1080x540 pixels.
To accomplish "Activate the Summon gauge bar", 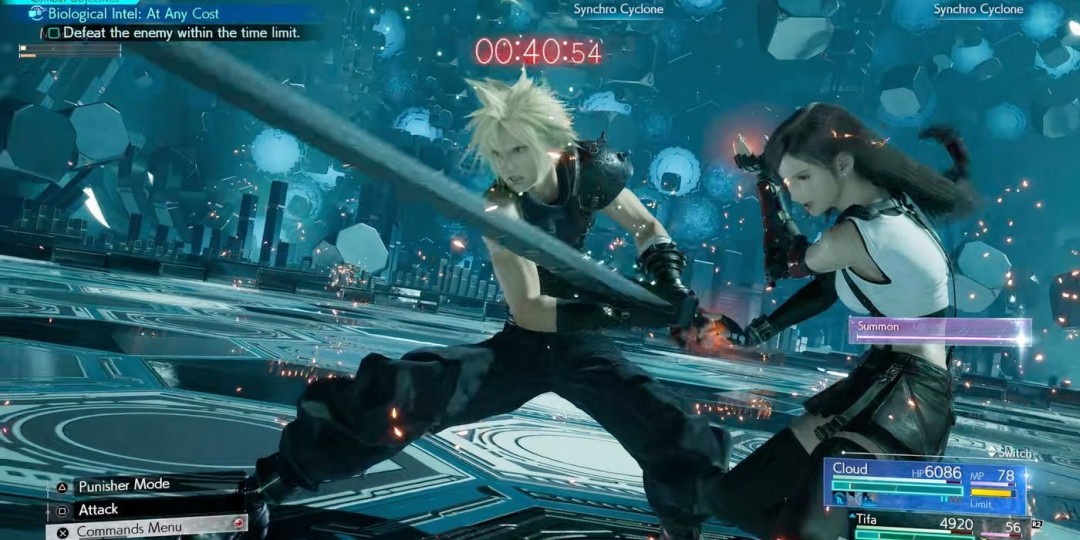I will click(x=939, y=328).
